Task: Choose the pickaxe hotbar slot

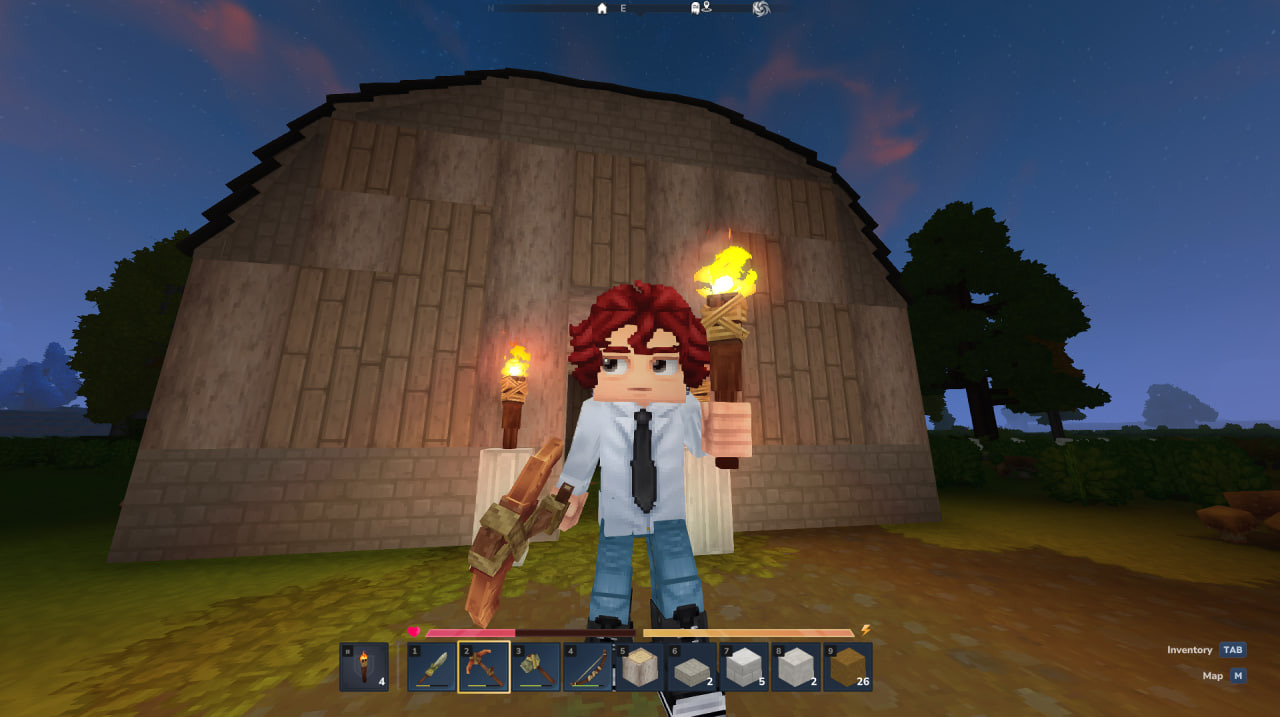Action: tap(484, 667)
